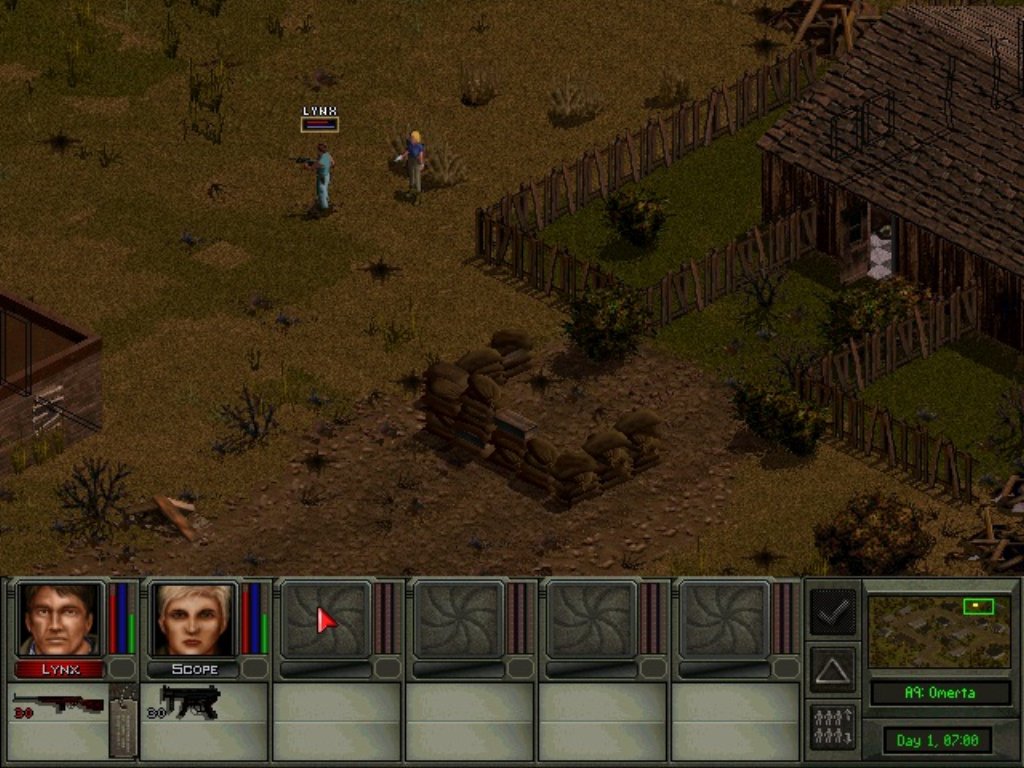Screen dimensions: 1024x768
Task: Click the small button beside Scope's name
Action: tap(255, 668)
